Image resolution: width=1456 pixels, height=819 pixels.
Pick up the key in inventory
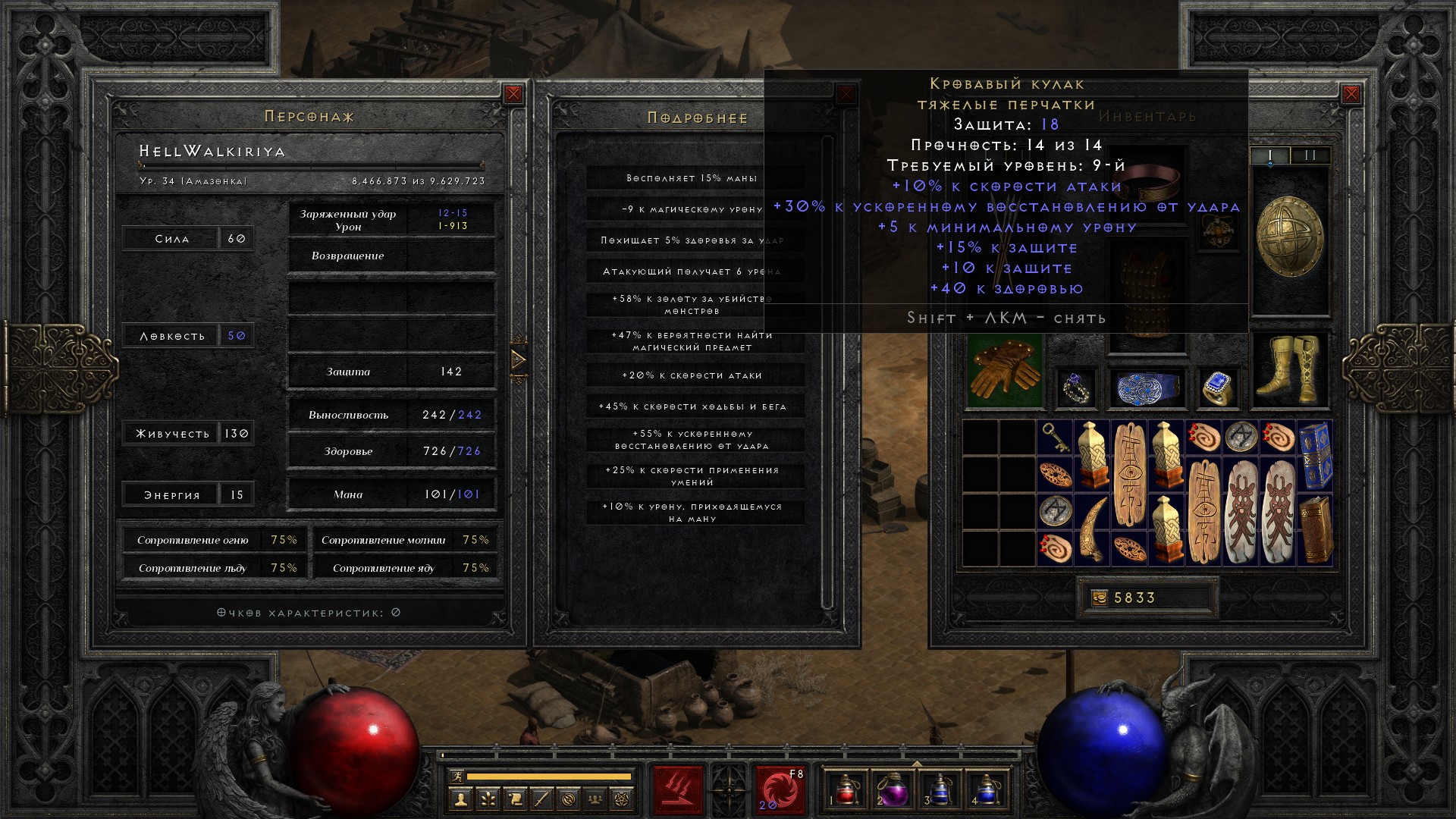[x=1054, y=438]
